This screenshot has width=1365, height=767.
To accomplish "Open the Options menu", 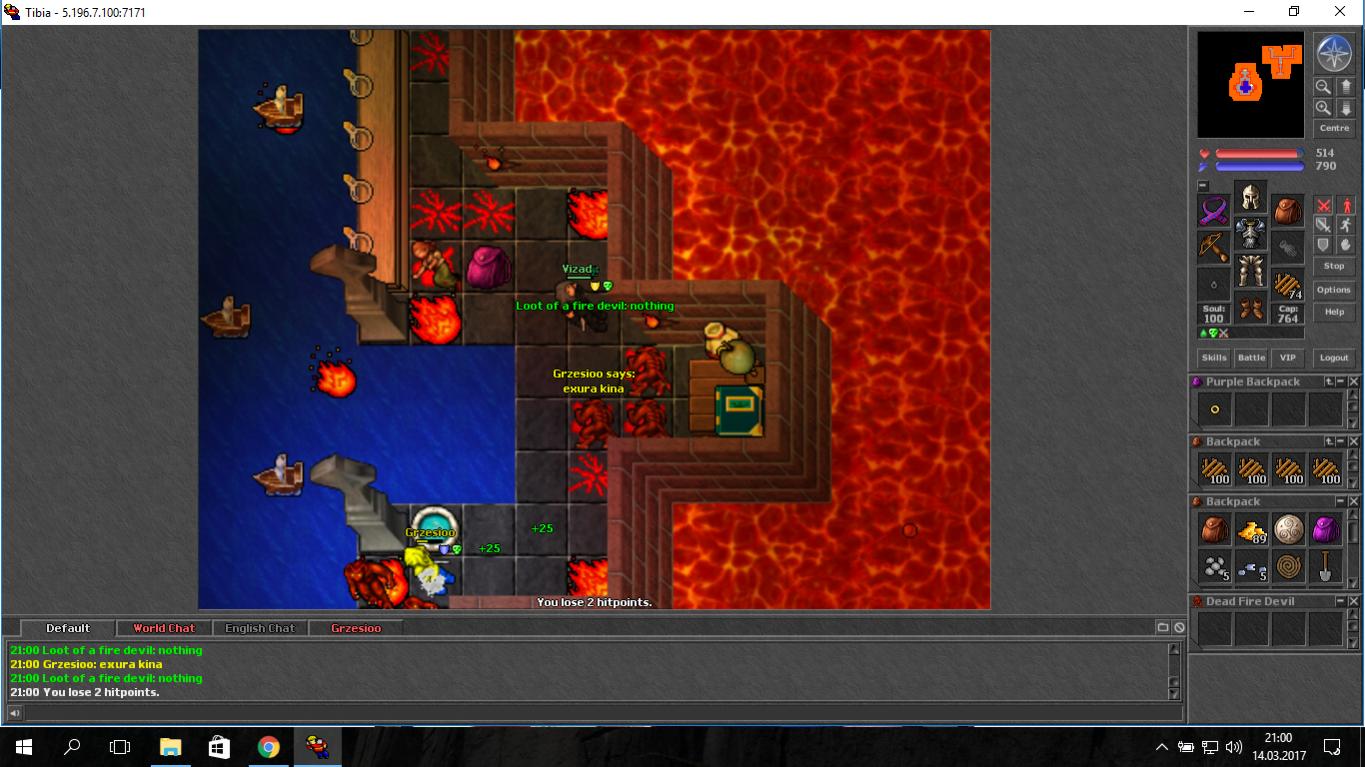I will coord(1334,290).
